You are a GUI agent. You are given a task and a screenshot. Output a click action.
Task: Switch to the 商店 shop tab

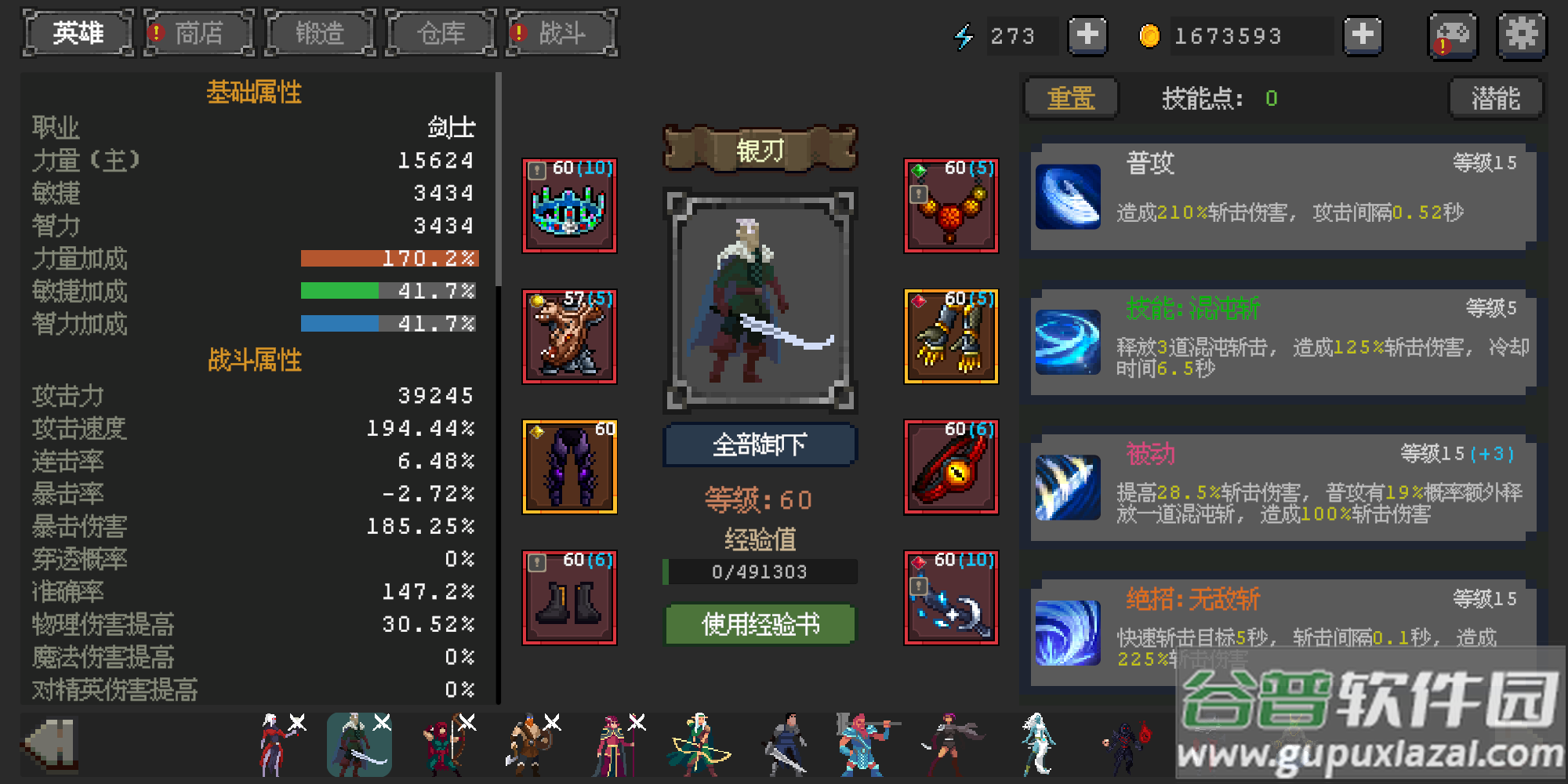point(199,34)
